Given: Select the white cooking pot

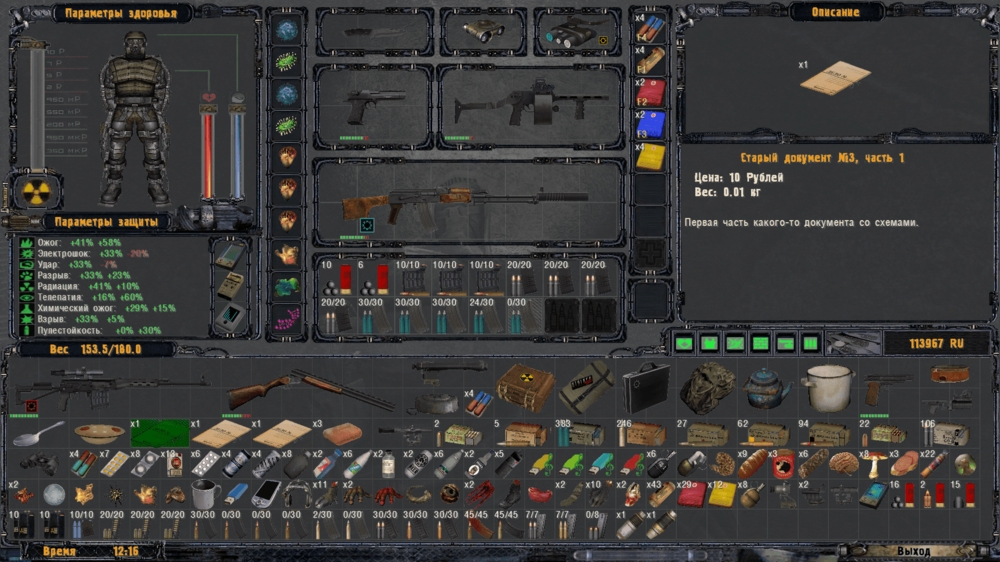Looking at the screenshot, I should tap(828, 388).
